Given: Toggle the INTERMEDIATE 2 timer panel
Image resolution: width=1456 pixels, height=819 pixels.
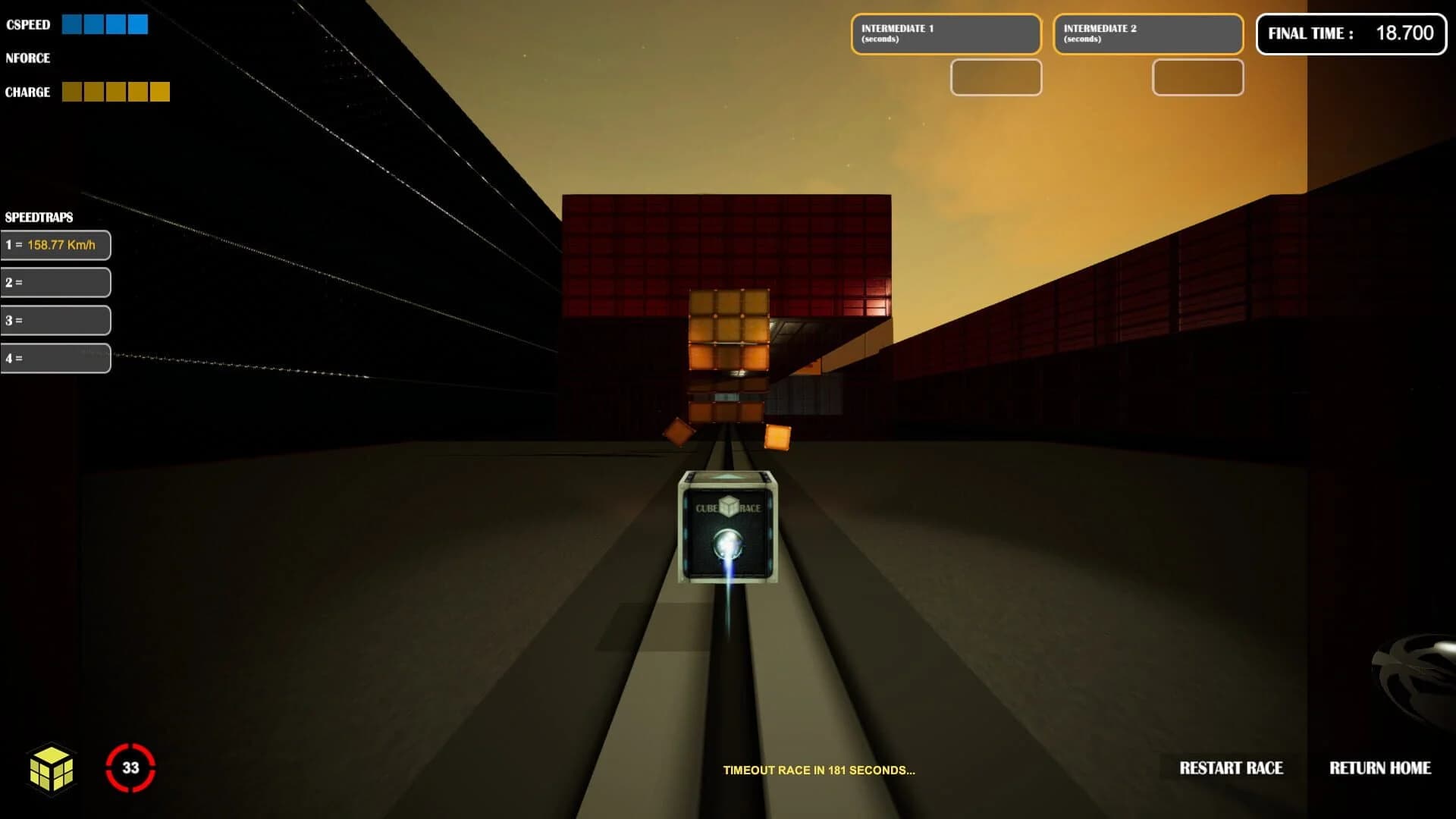Looking at the screenshot, I should pos(1147,33).
